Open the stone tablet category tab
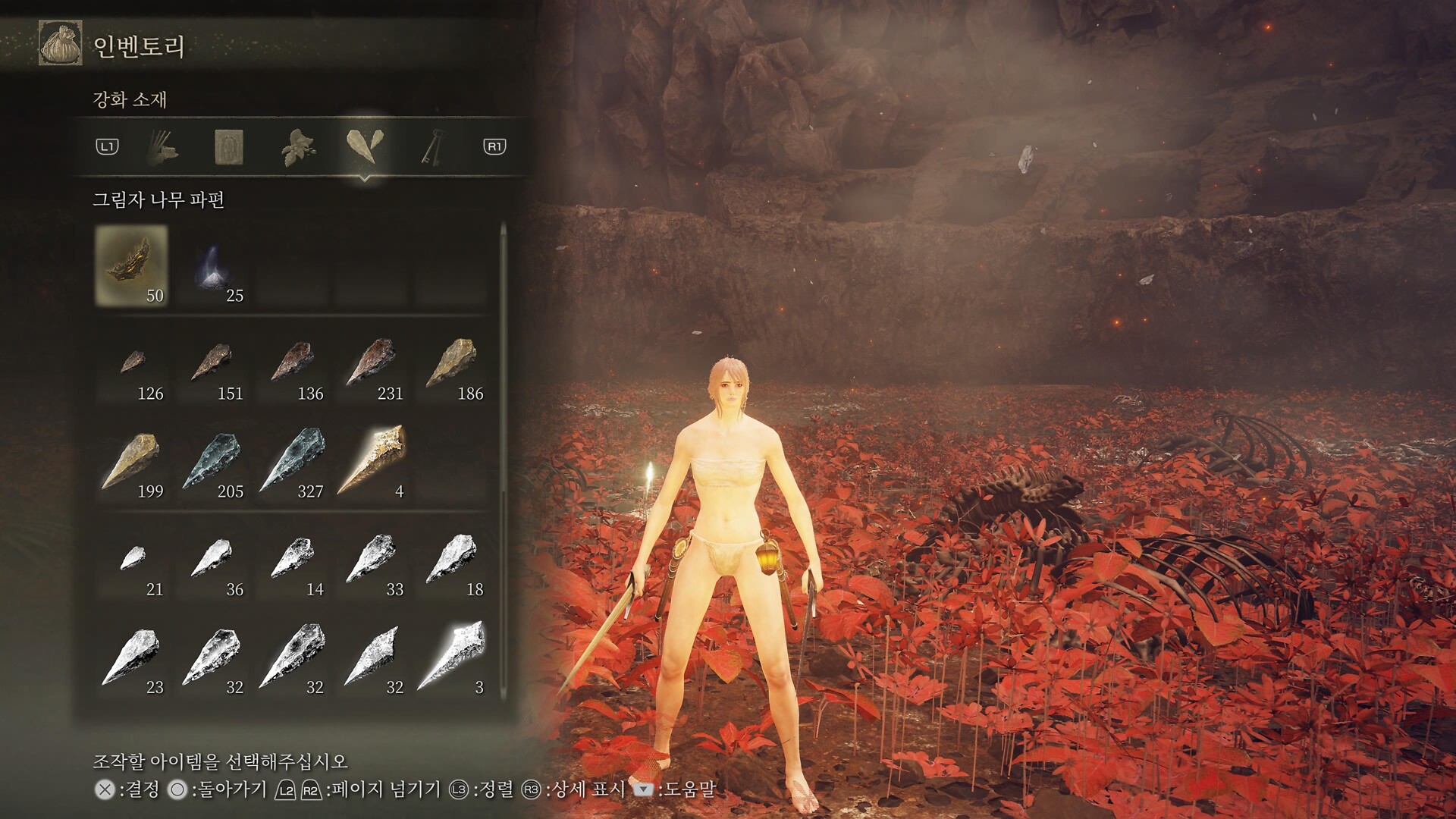 [x=228, y=146]
